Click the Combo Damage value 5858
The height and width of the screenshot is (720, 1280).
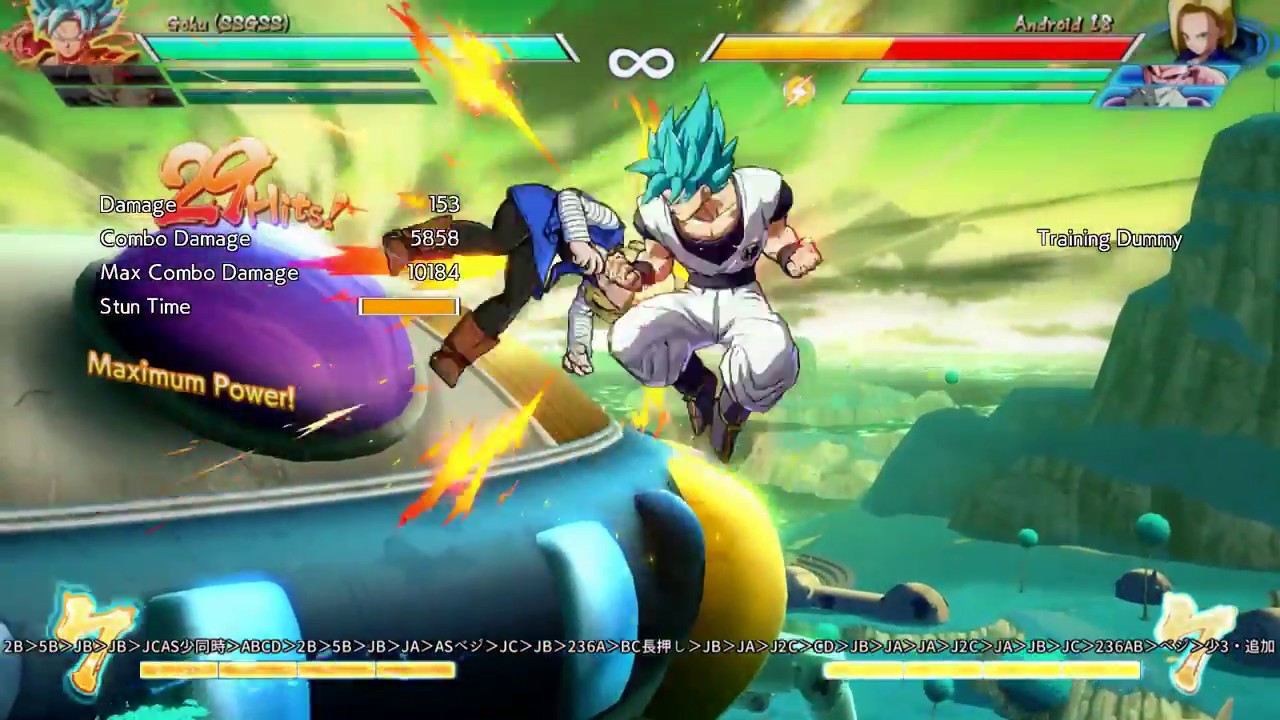[437, 239]
